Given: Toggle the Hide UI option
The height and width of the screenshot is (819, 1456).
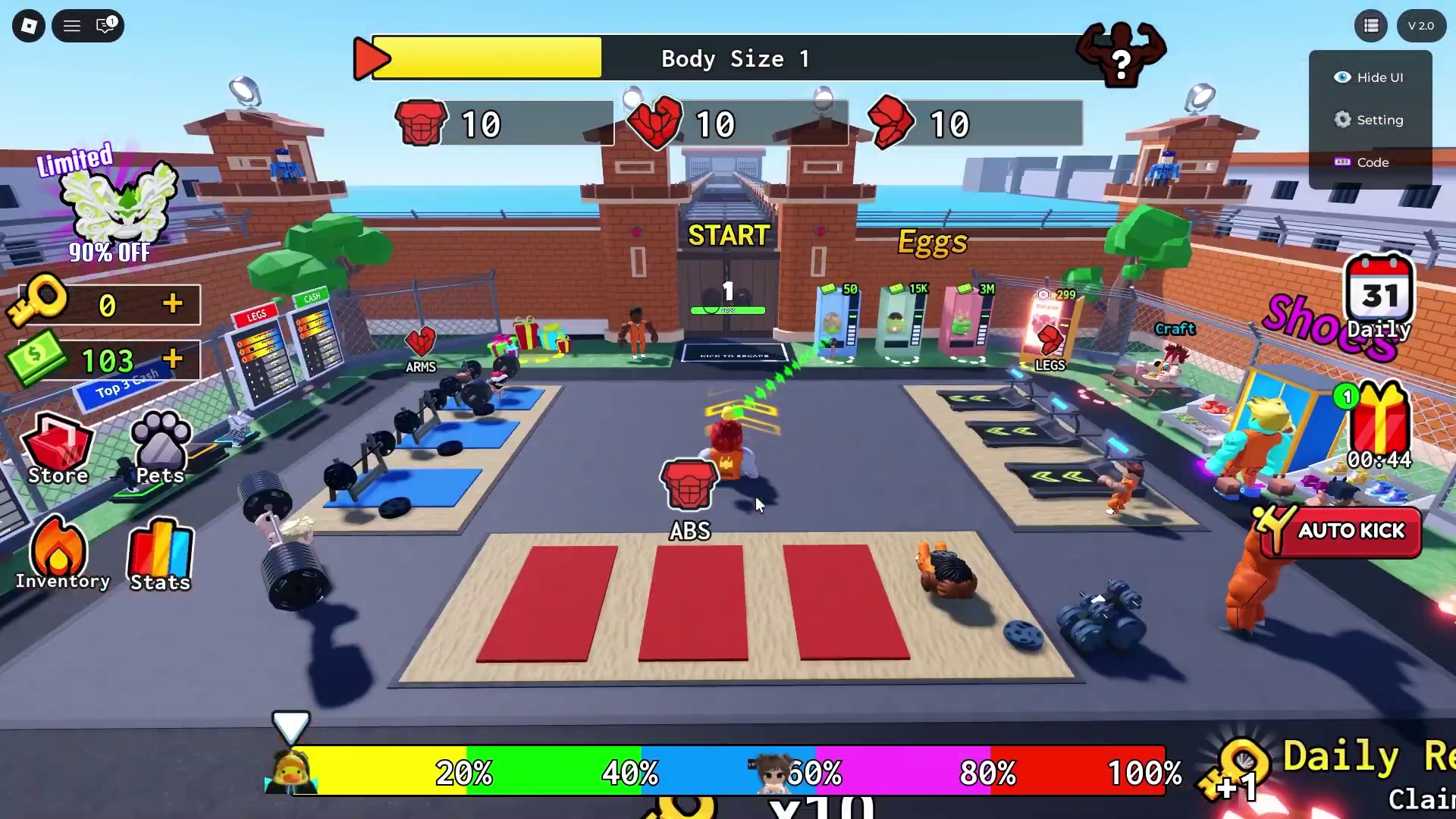Looking at the screenshot, I should 1370,77.
